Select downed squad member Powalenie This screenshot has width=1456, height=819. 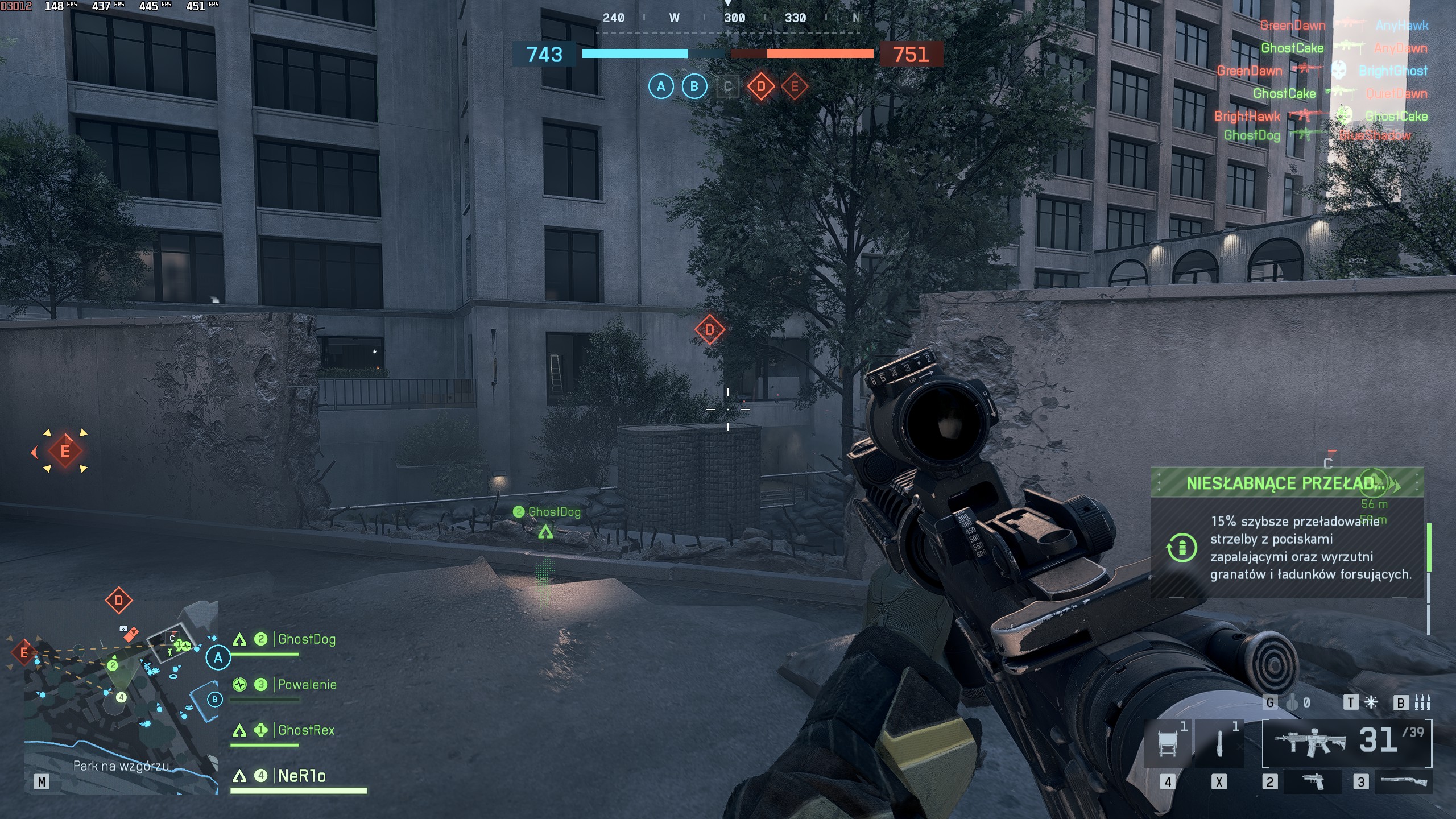tap(307, 685)
